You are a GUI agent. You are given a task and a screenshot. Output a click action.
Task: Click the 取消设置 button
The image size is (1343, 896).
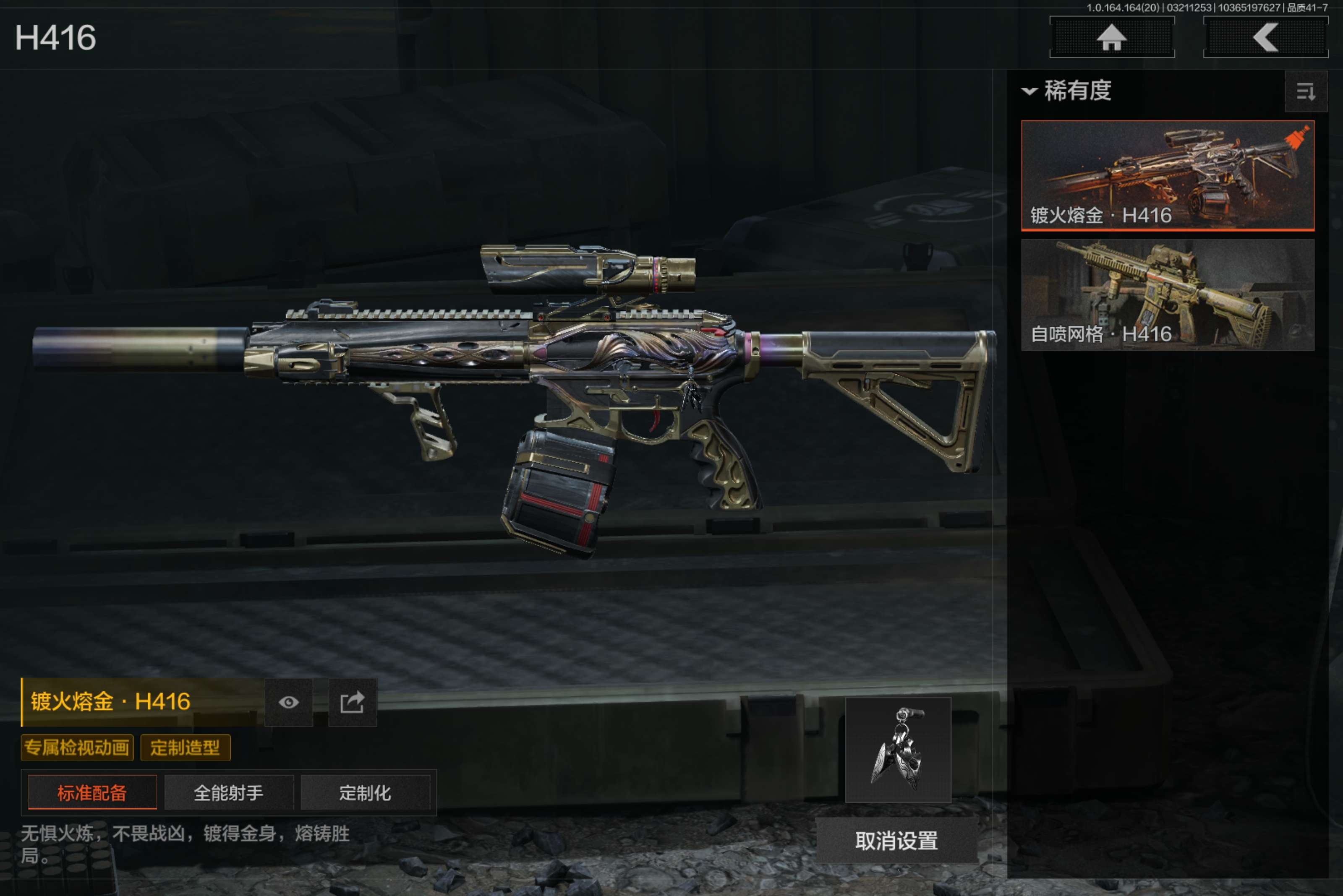pyautogui.click(x=896, y=841)
